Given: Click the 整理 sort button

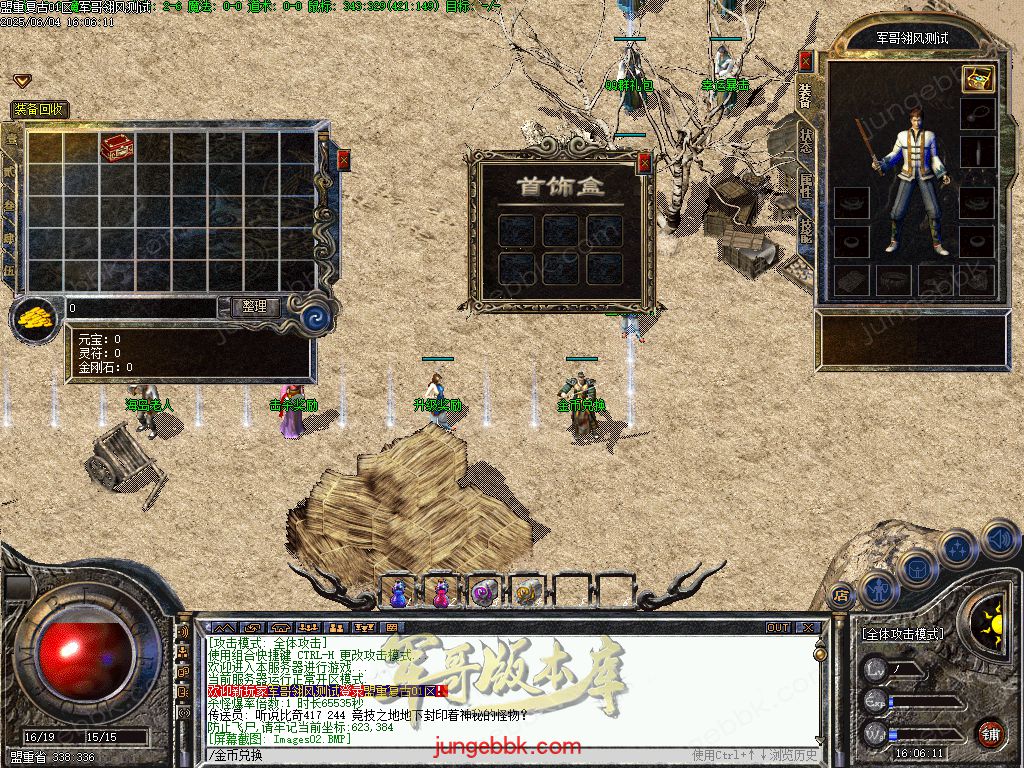Looking at the screenshot, I should tap(255, 307).
